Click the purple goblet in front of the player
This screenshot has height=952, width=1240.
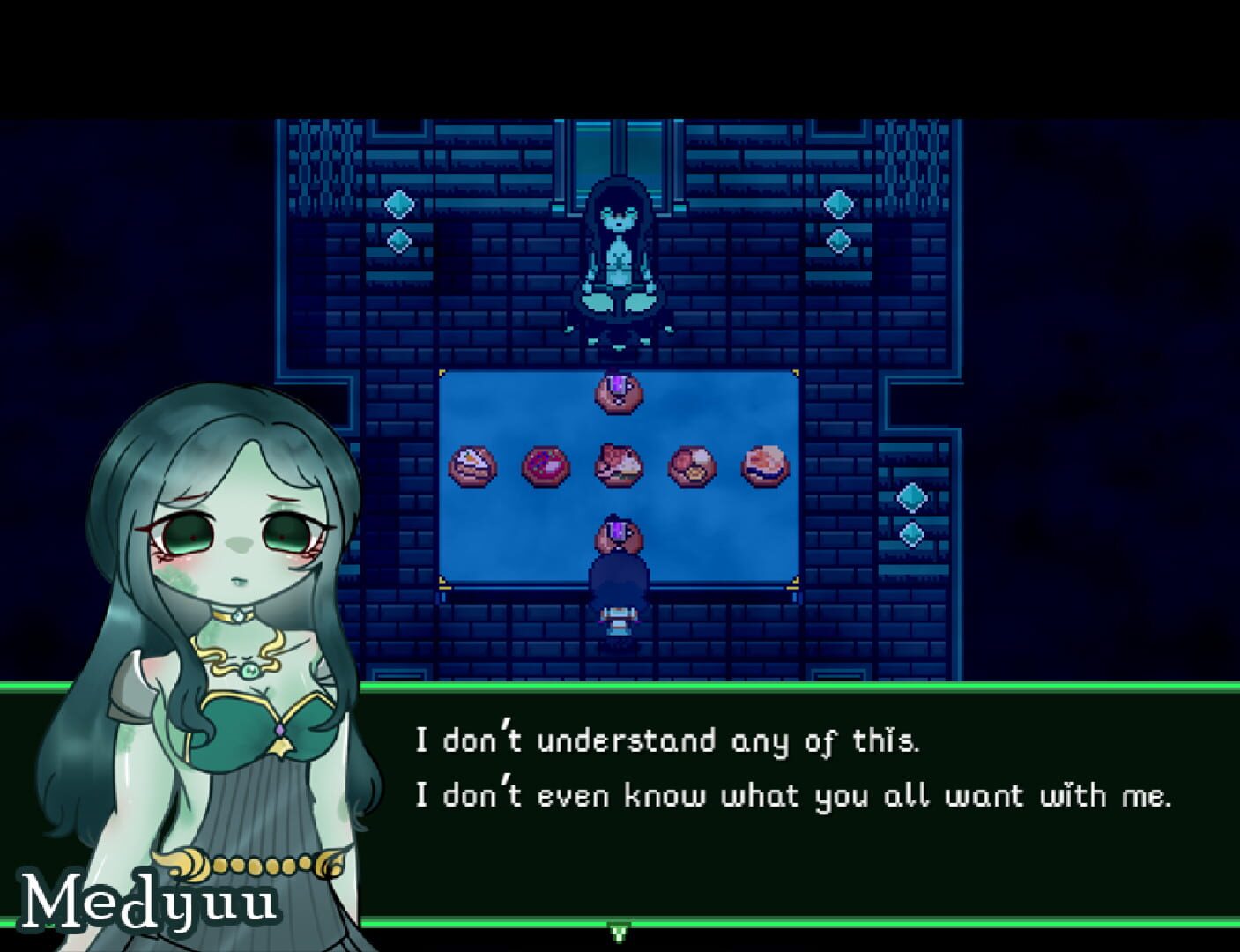click(617, 532)
